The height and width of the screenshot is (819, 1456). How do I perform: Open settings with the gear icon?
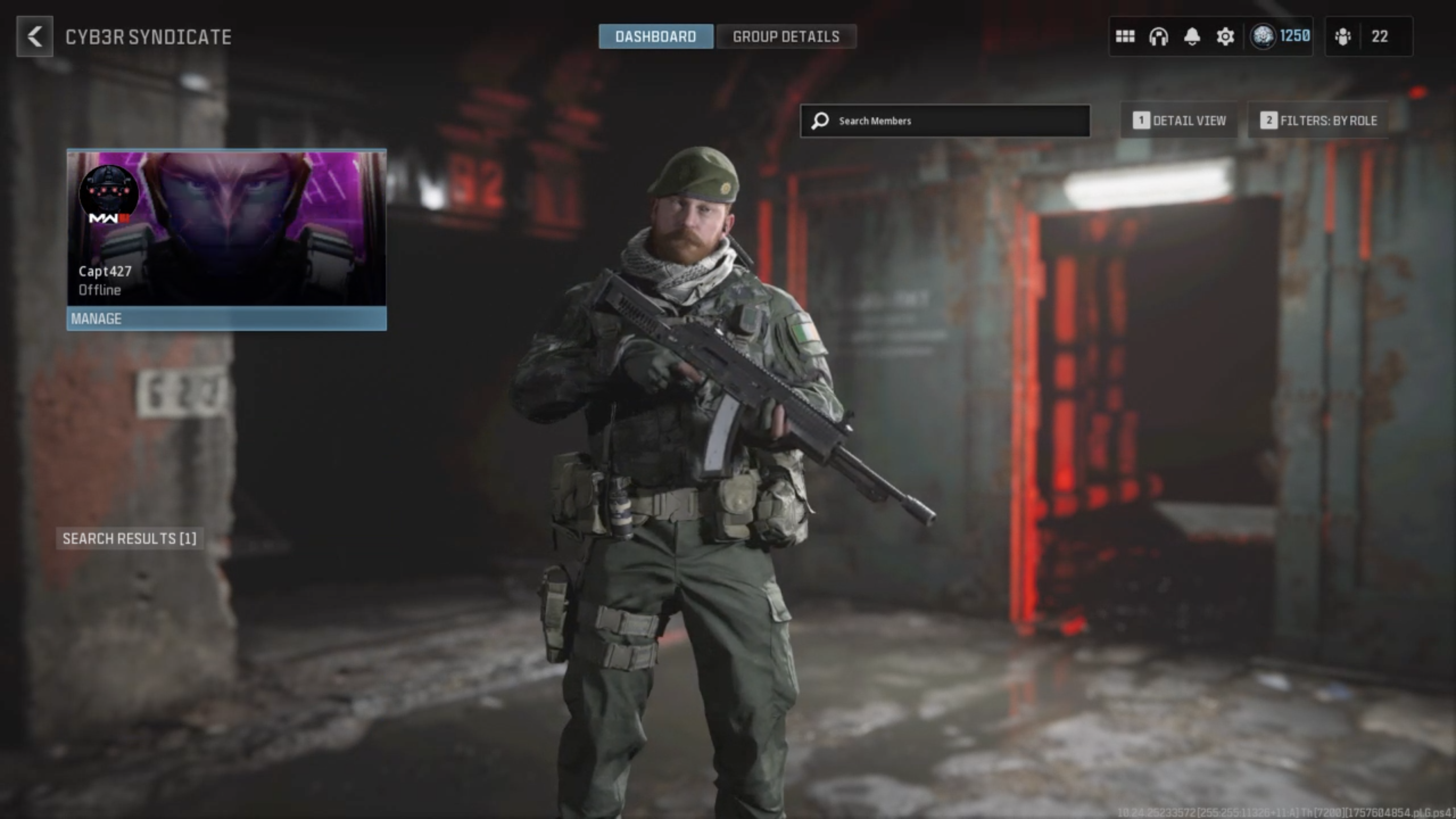coord(1225,37)
